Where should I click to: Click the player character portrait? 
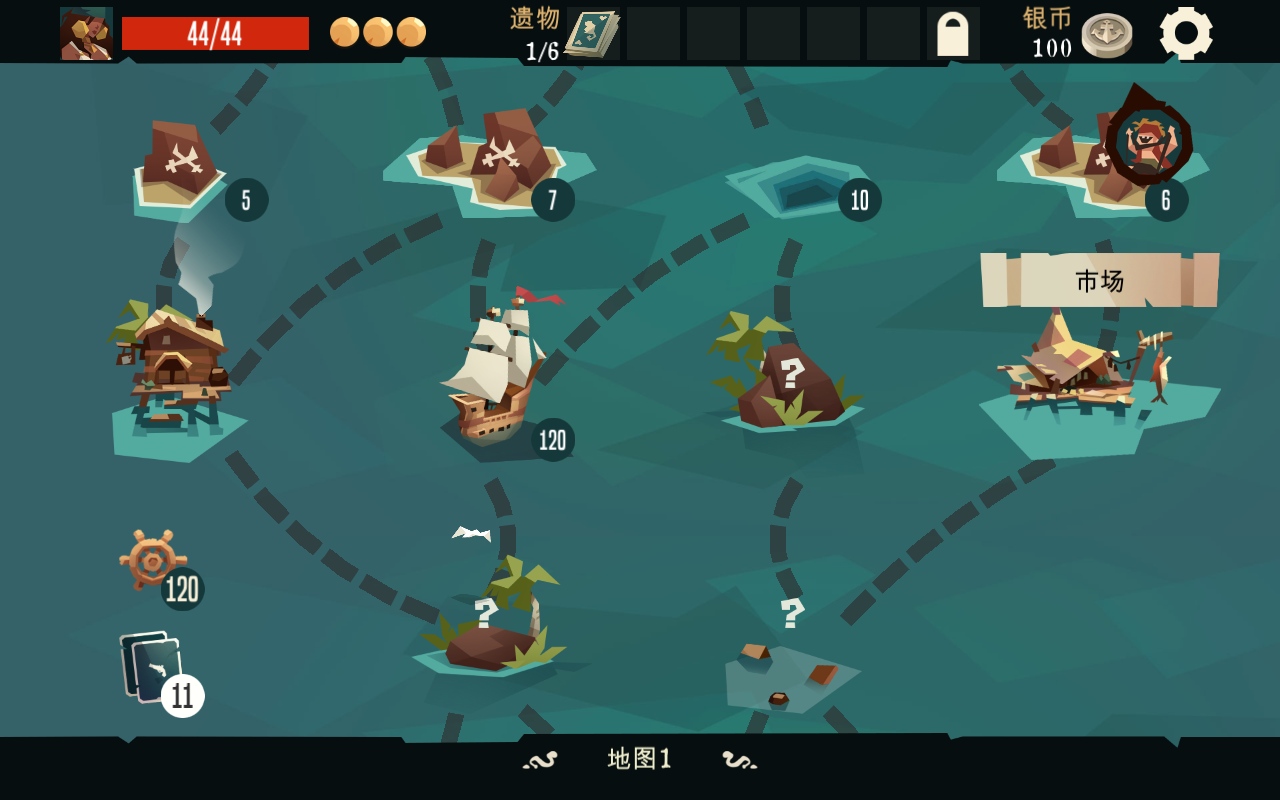[x=86, y=33]
